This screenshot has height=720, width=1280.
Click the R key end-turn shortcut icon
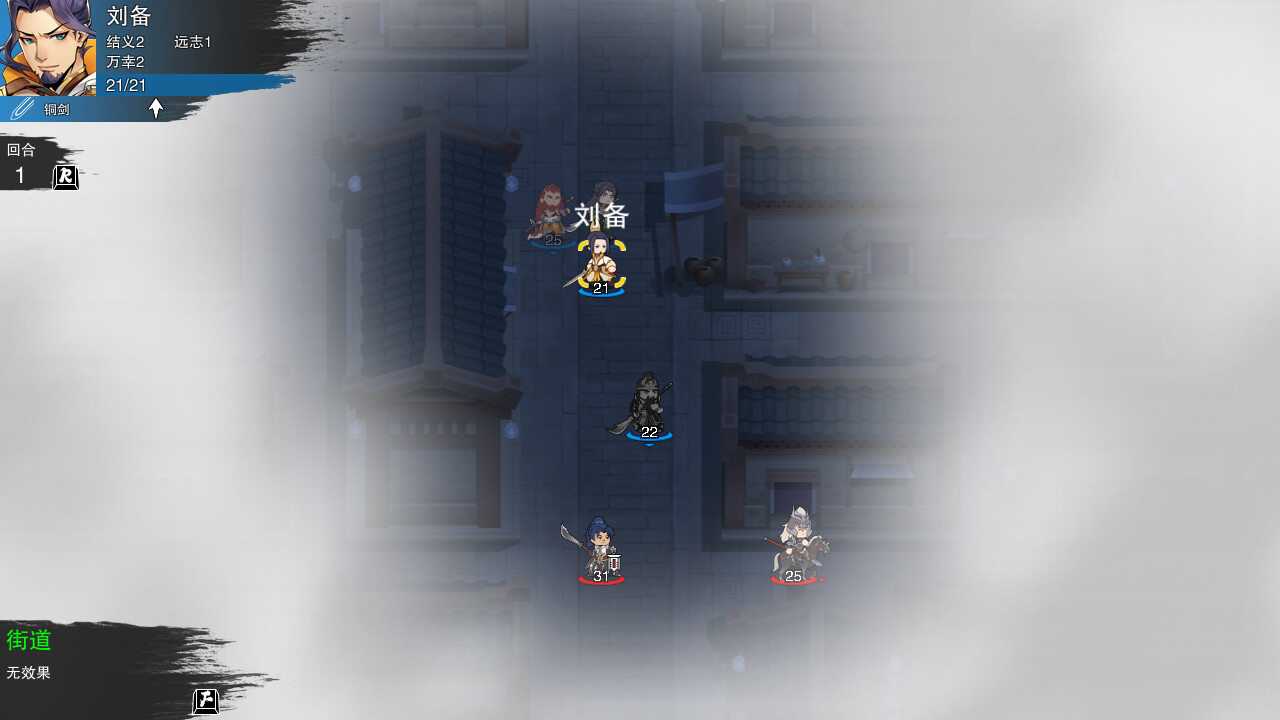click(x=65, y=176)
